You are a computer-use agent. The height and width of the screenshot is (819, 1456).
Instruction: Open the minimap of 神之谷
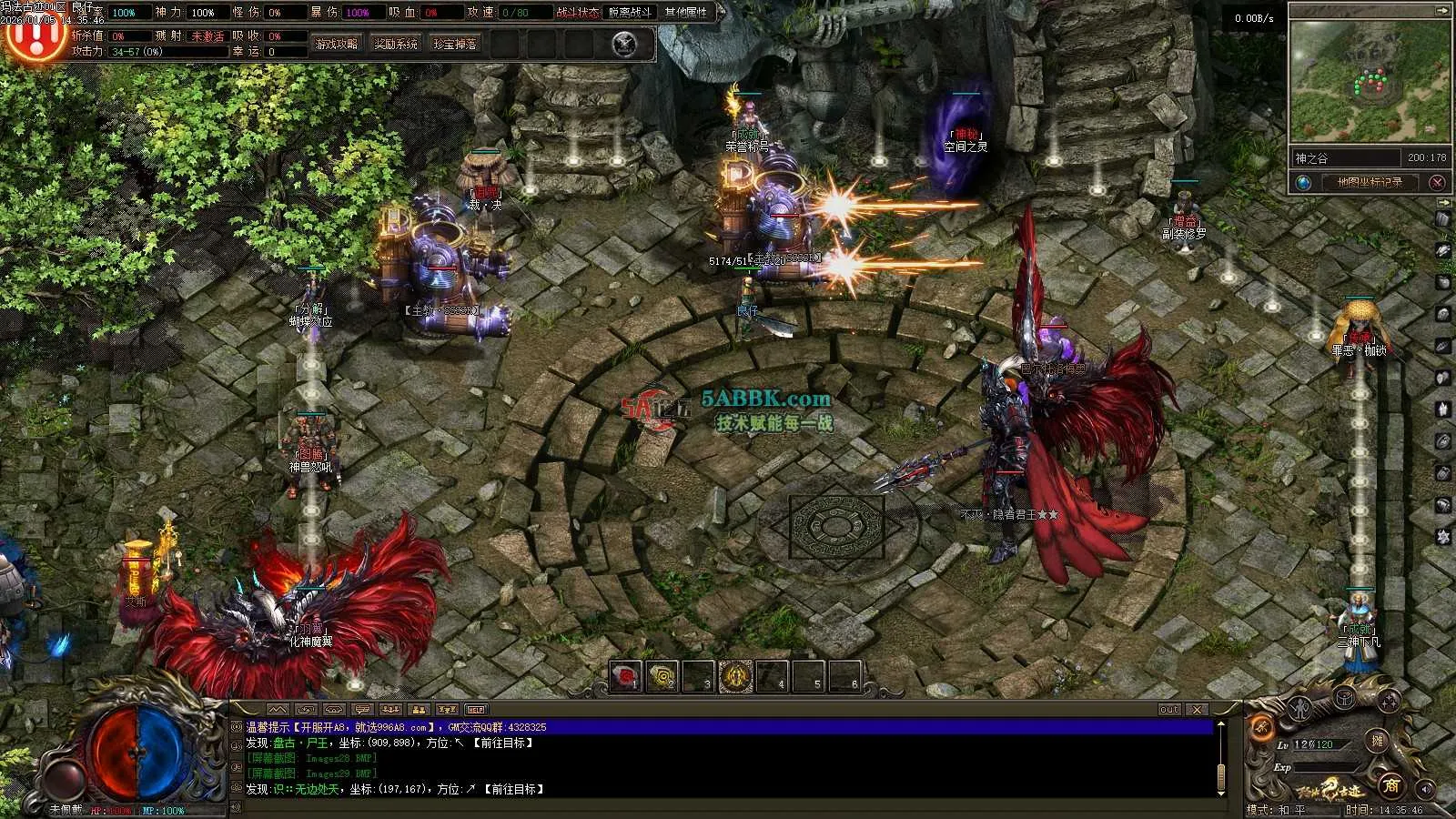pyautogui.click(x=1370, y=84)
